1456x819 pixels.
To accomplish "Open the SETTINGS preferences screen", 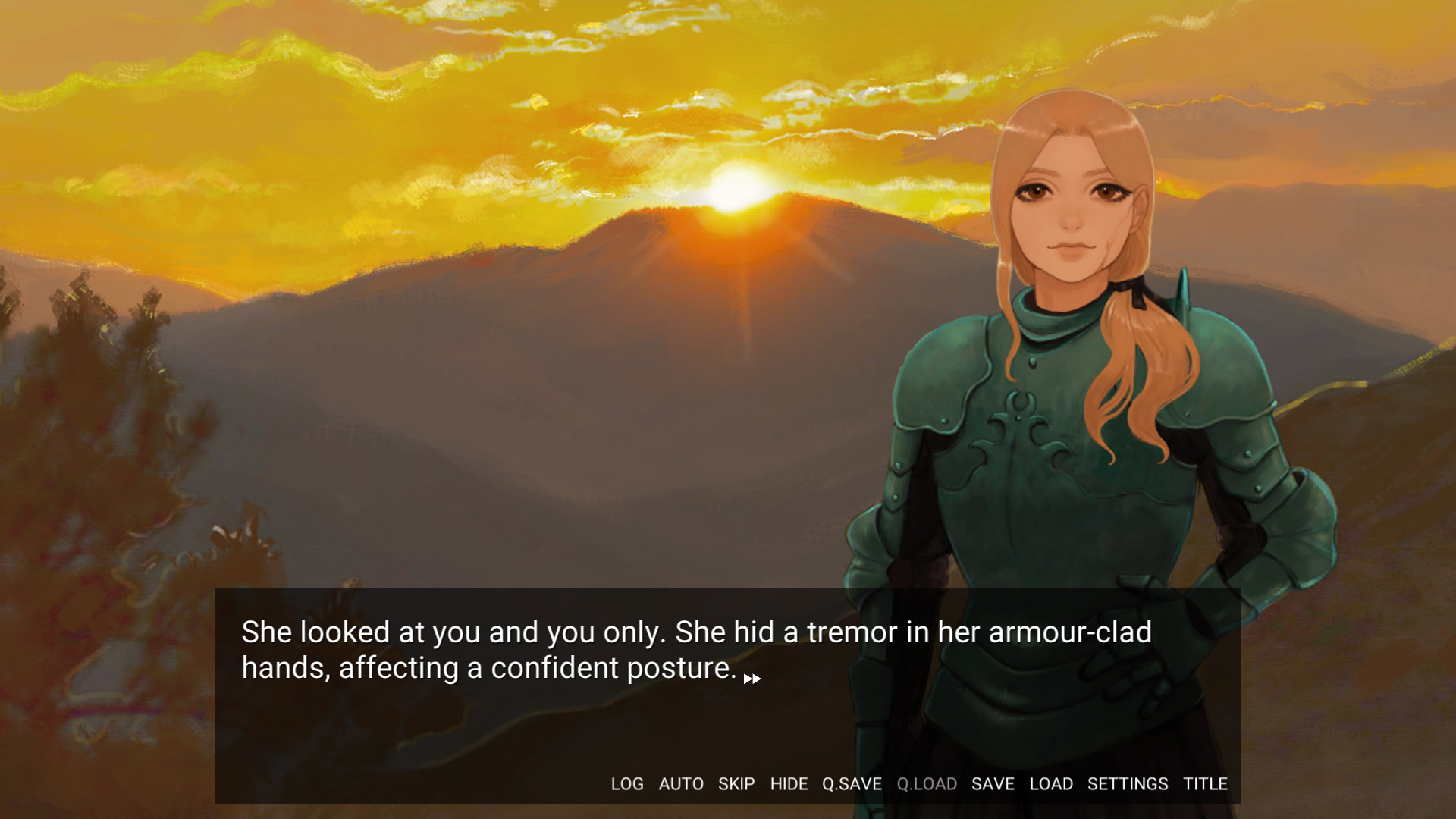I will click(x=1128, y=784).
